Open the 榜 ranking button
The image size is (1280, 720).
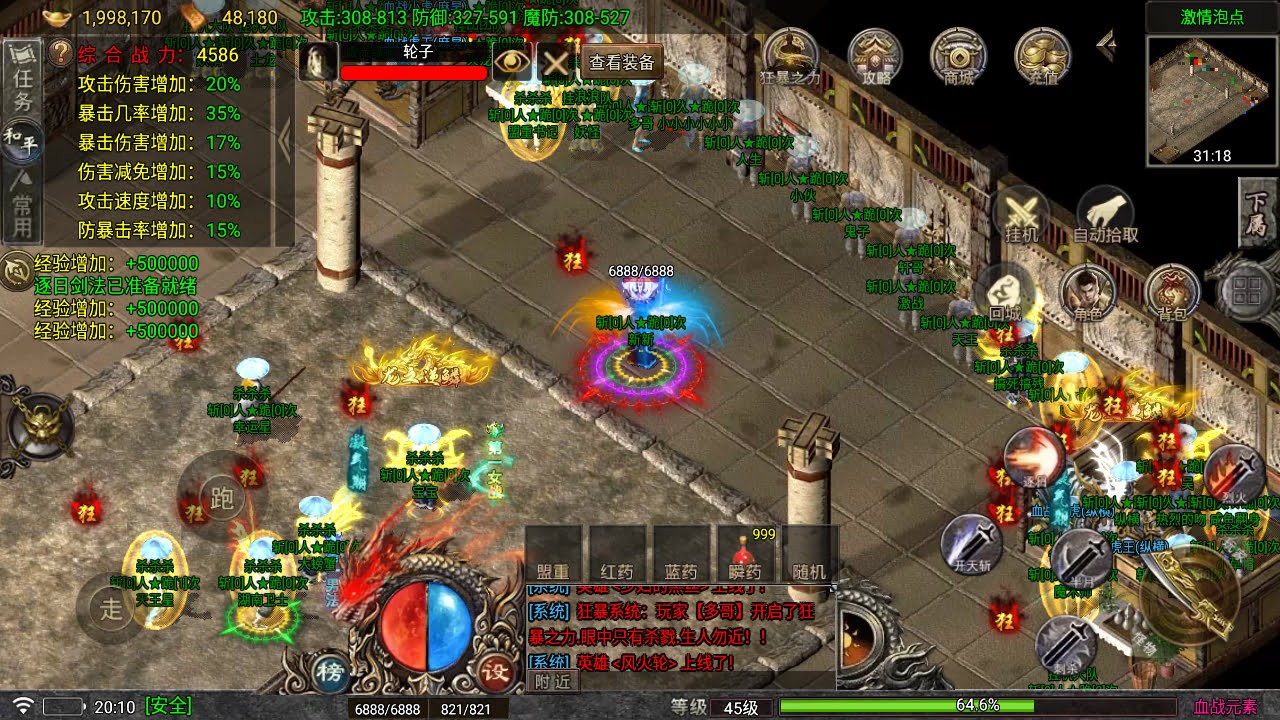point(328,671)
